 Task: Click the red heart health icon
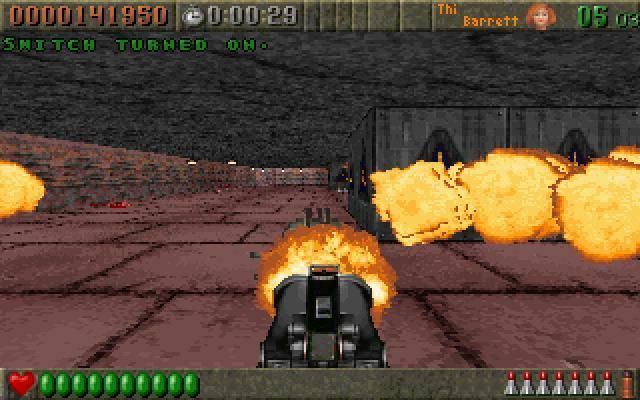pos(21,383)
